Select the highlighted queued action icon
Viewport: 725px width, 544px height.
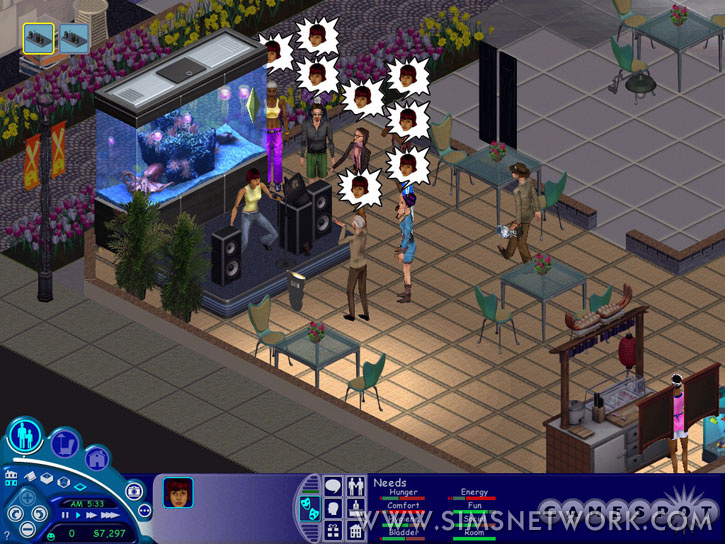click(38, 38)
